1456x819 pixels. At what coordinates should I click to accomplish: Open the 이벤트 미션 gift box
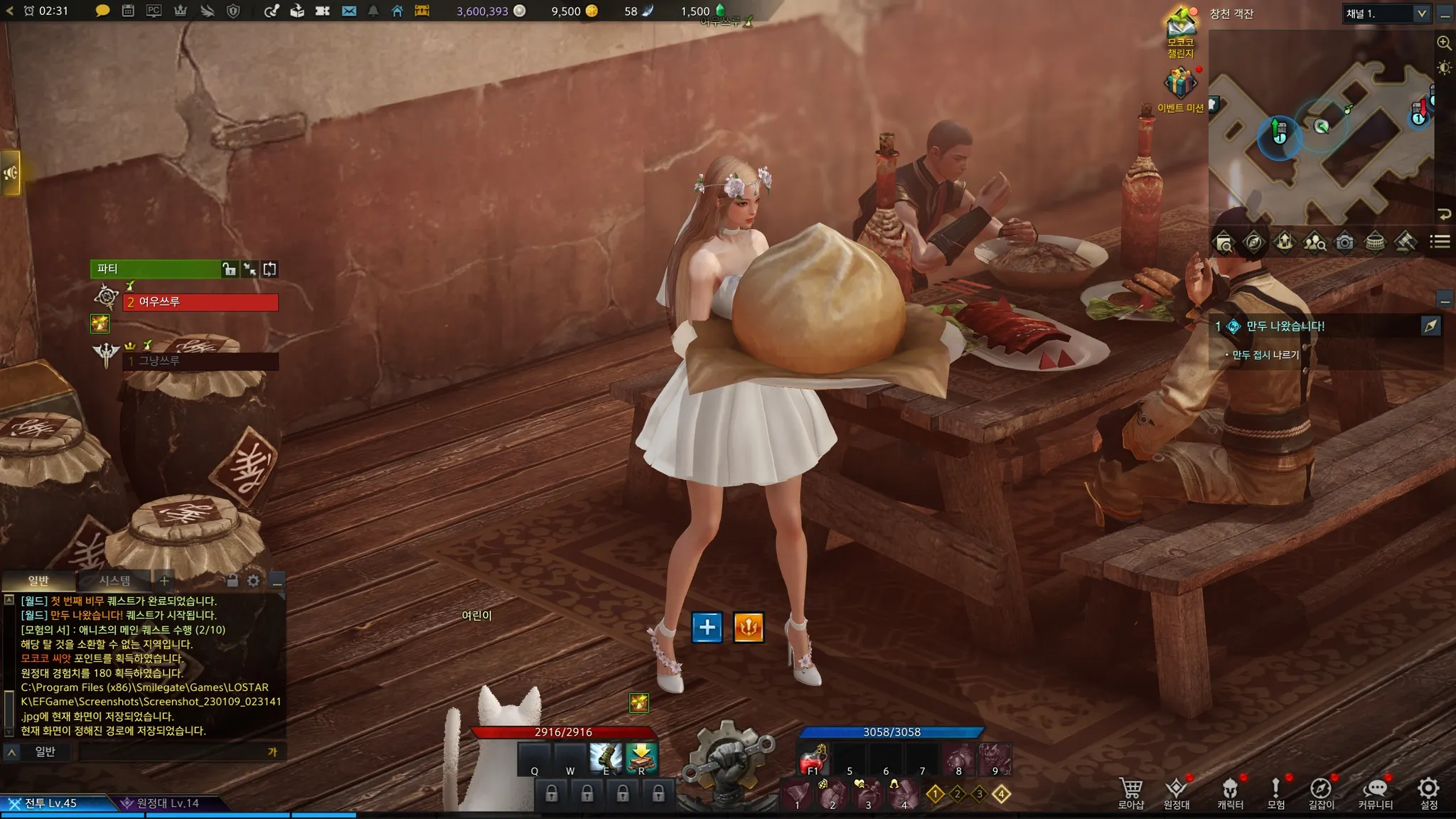[1180, 84]
